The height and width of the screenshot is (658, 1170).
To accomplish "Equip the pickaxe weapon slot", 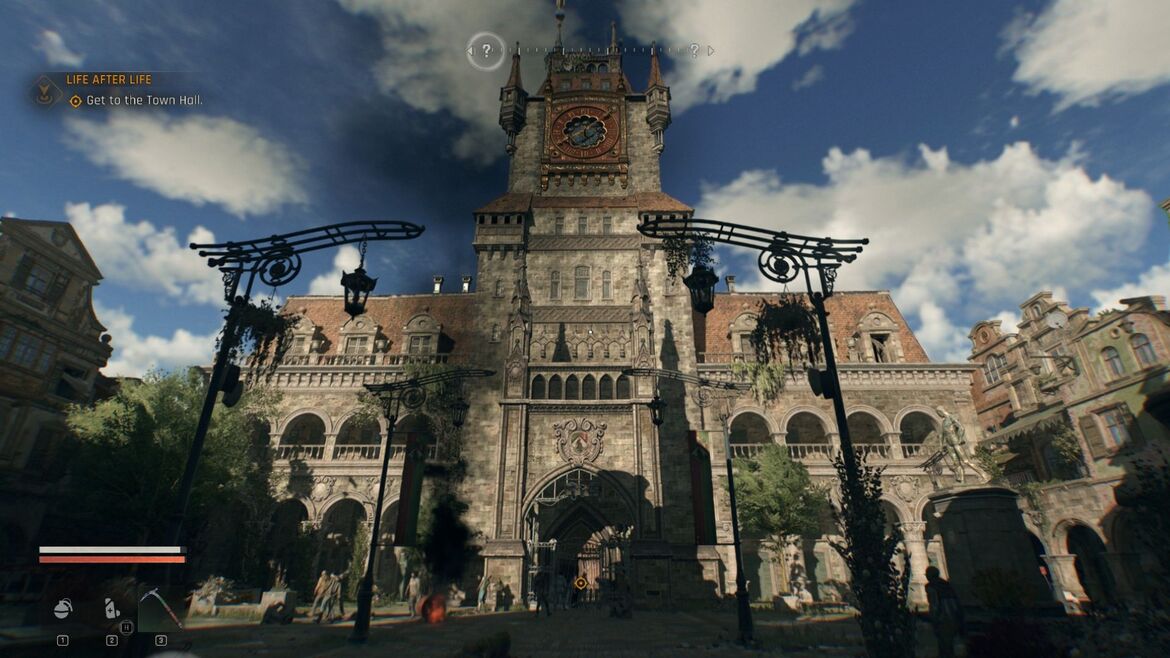I will point(160,607).
